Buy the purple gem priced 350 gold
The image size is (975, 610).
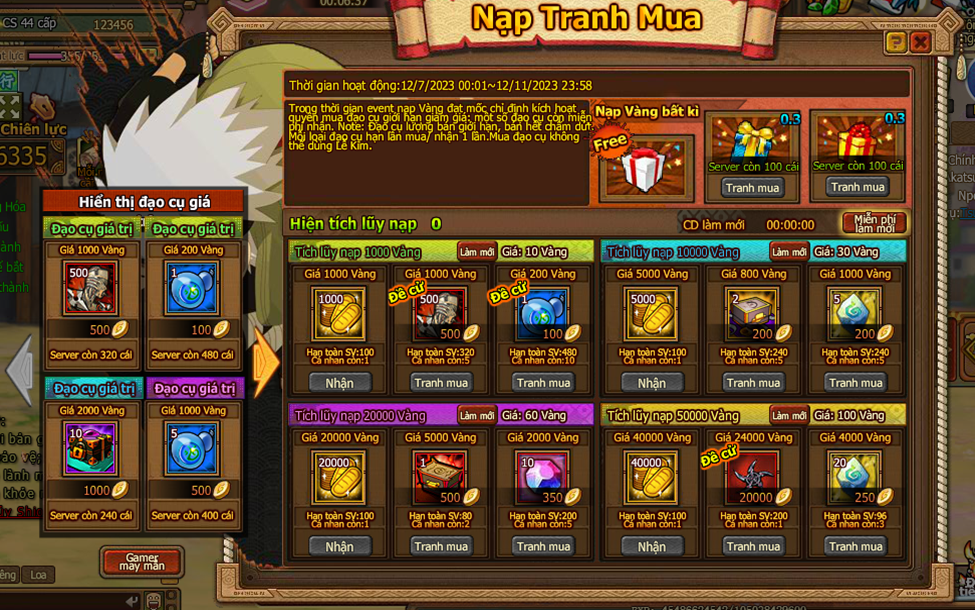point(543,546)
